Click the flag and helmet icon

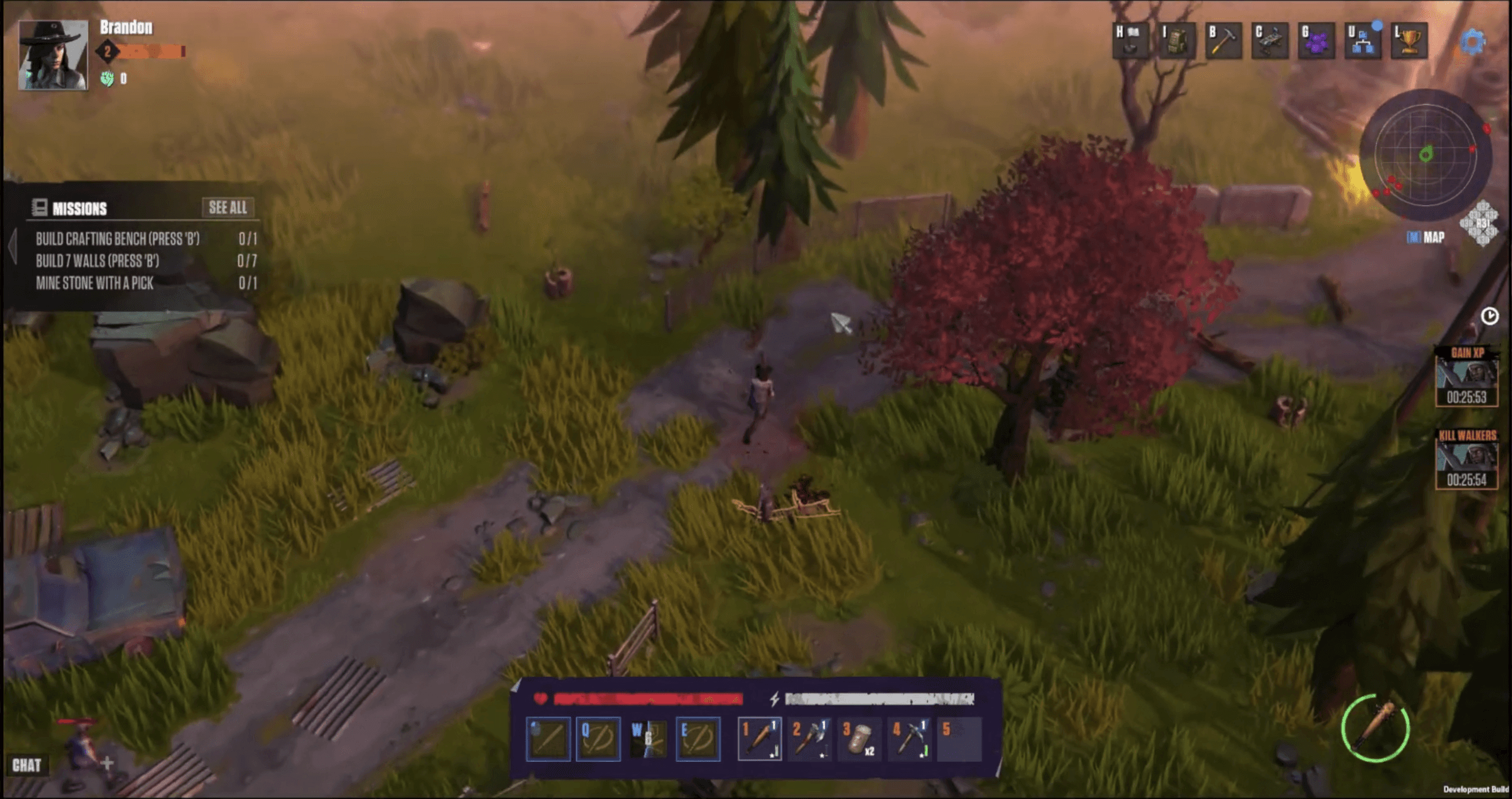(x=1130, y=41)
